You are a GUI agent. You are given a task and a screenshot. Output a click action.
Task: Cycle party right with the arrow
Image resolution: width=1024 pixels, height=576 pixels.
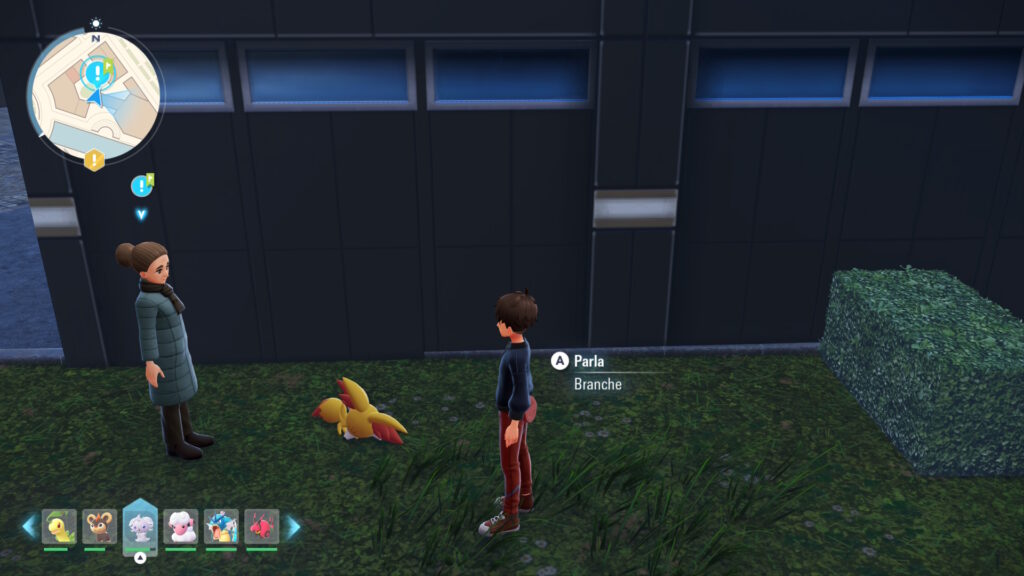coord(293,526)
